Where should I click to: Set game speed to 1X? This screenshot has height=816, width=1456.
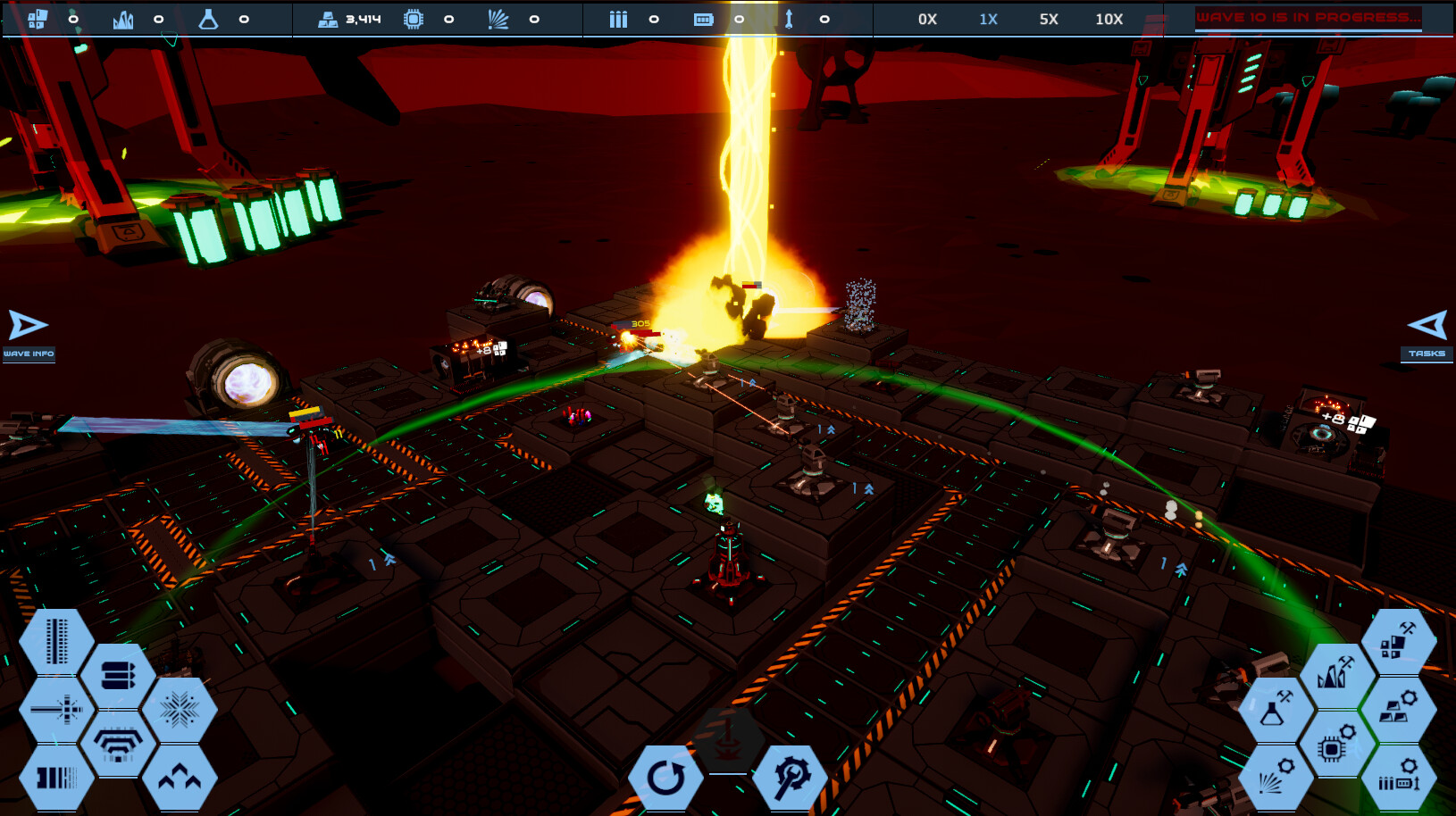(x=988, y=19)
